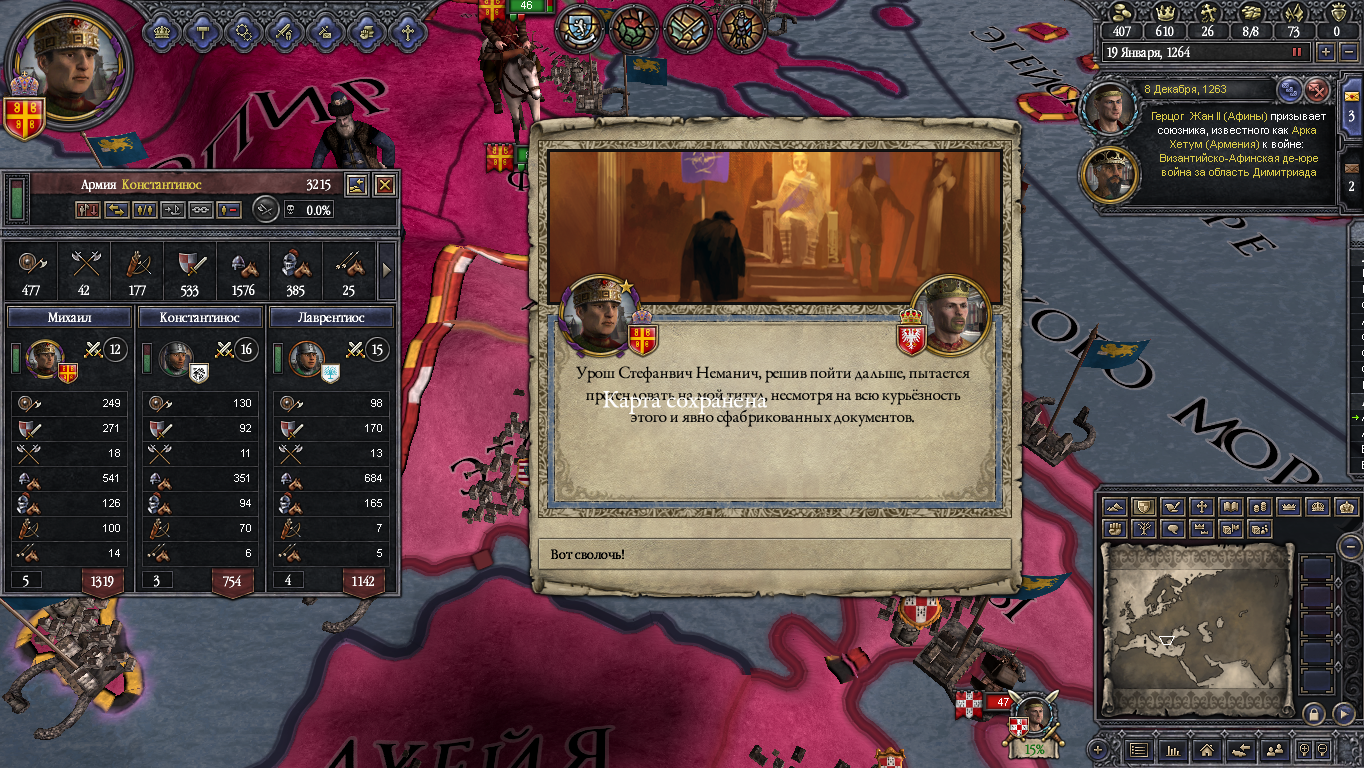The width and height of the screenshot is (1364, 768).
Task: Close the army Константинос panel
Action: click(385, 185)
